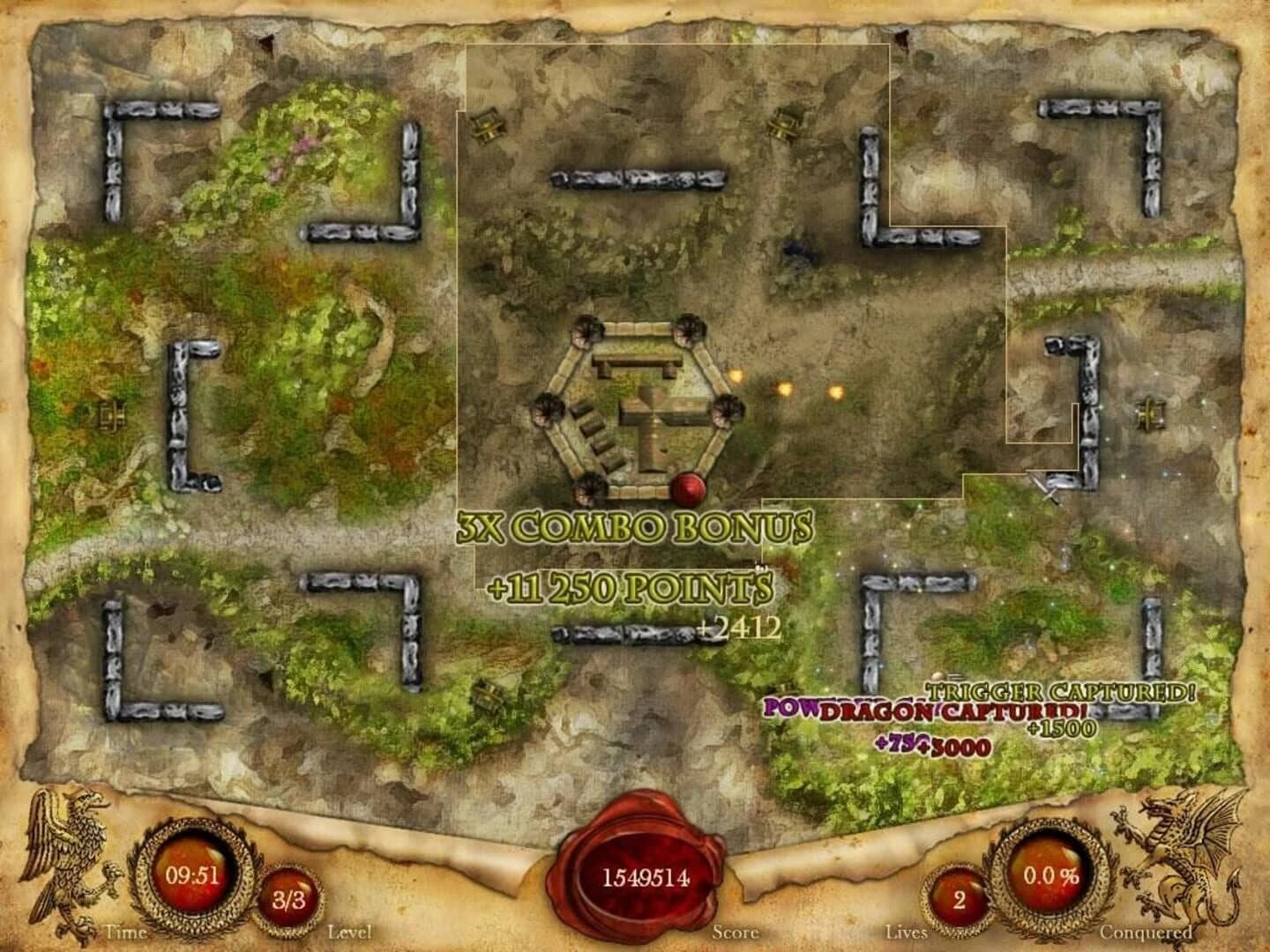Click the chest on the right map edge

[1147, 413]
